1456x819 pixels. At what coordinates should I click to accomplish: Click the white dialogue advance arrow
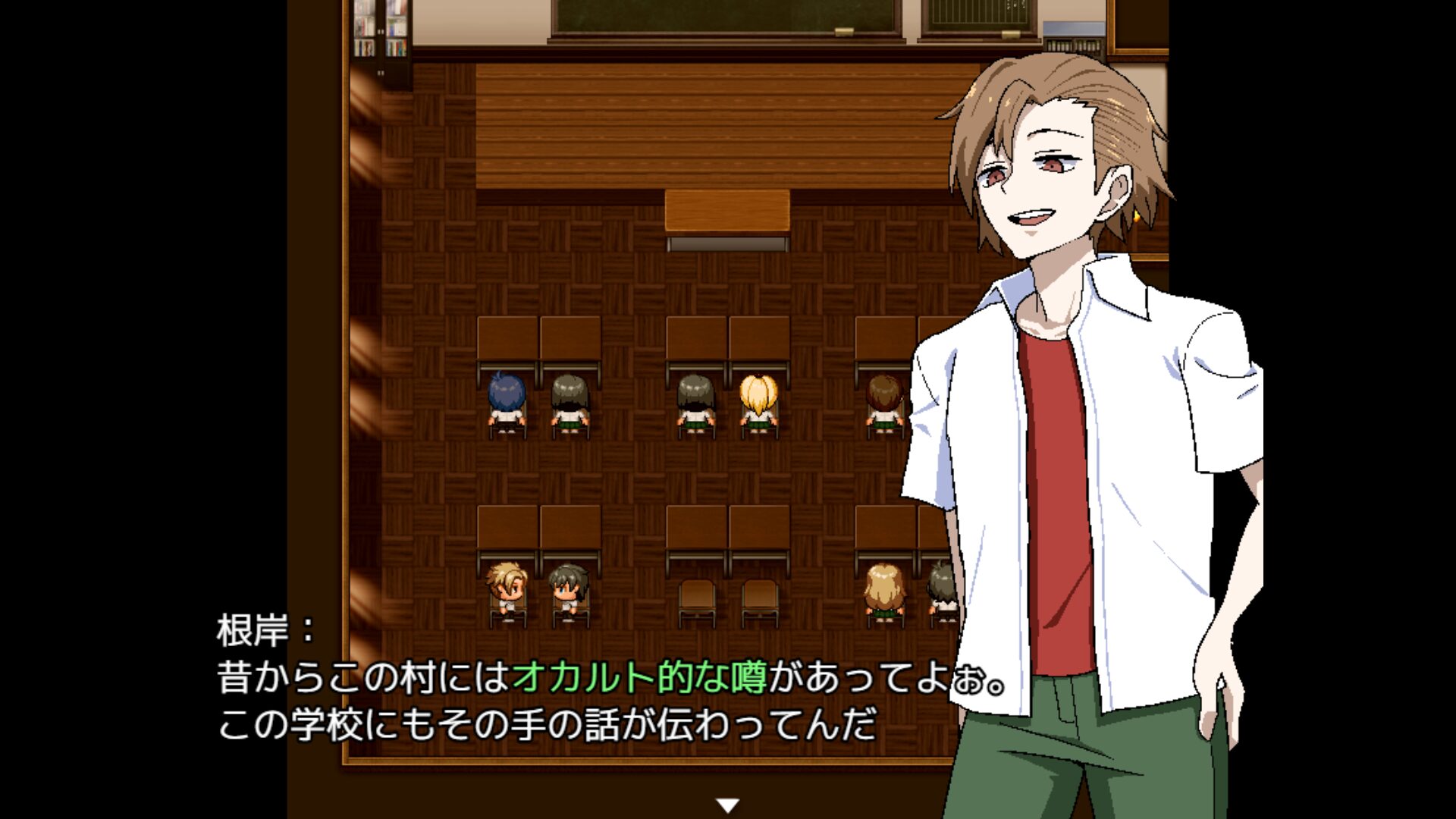(x=728, y=805)
